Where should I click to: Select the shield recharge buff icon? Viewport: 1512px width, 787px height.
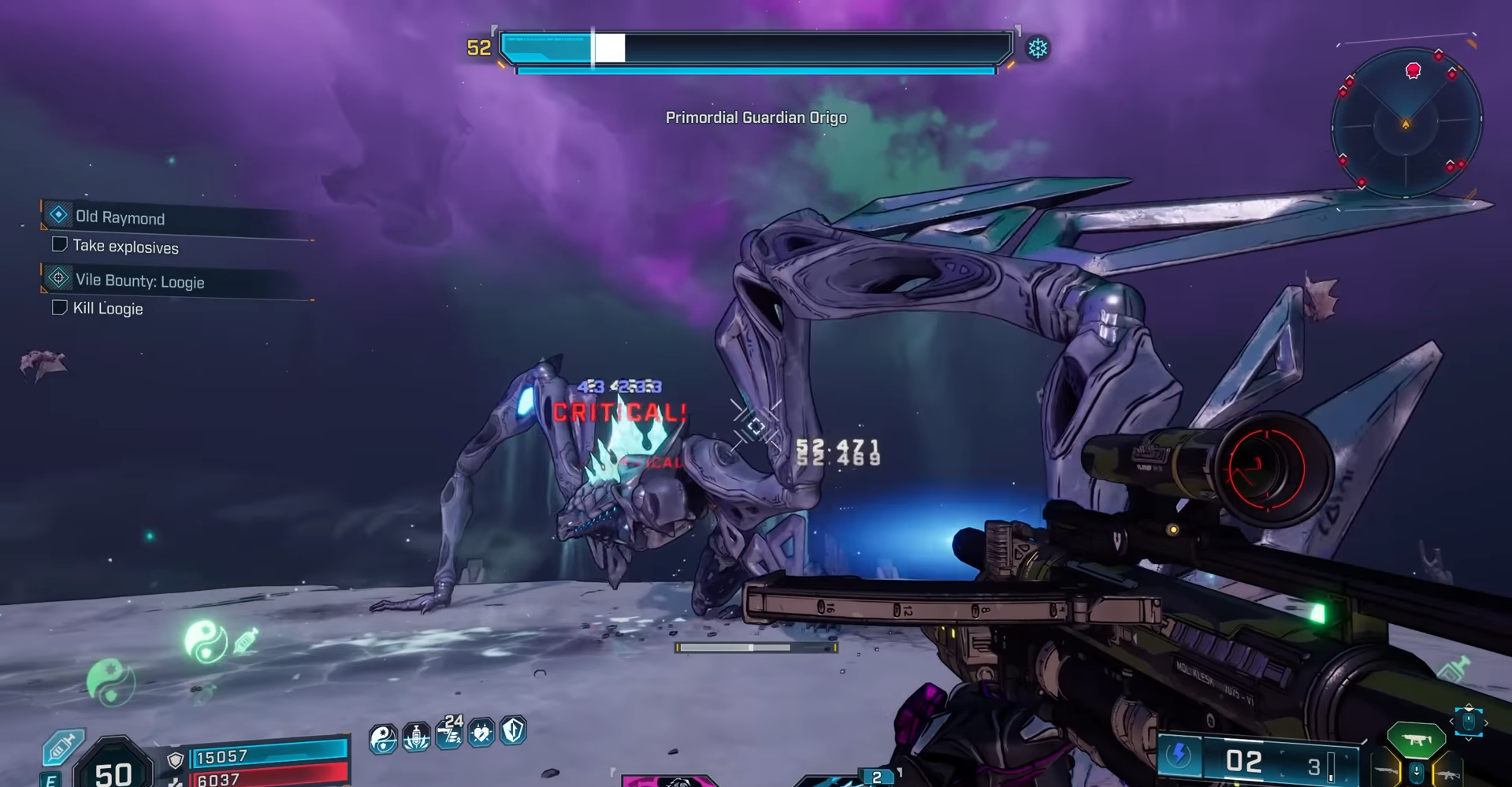pos(511,732)
